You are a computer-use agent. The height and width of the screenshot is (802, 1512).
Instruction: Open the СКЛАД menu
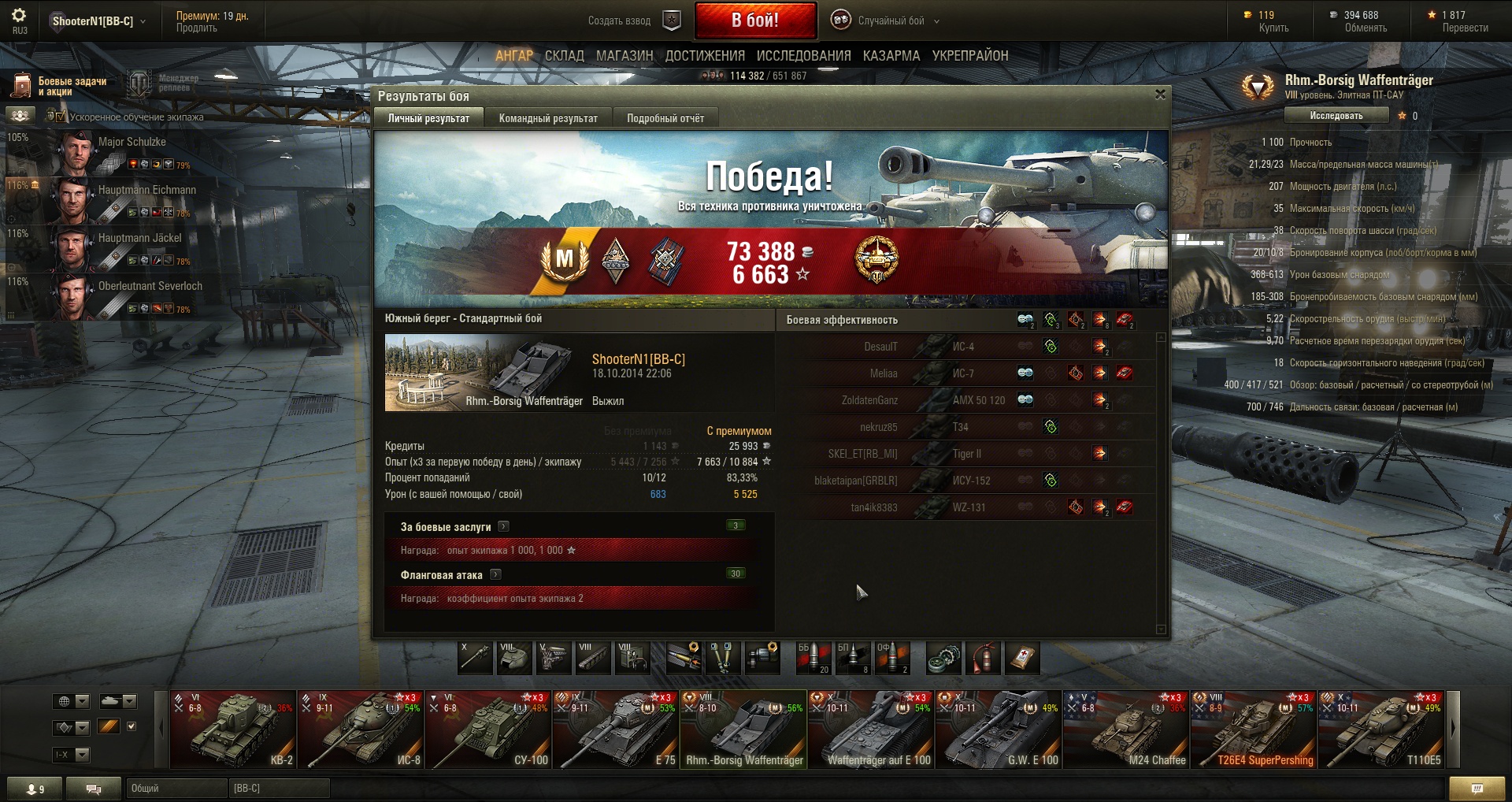click(x=565, y=56)
